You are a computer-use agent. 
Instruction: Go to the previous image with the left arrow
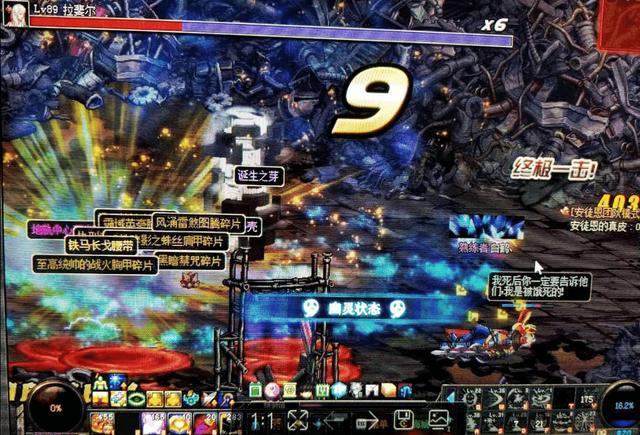click(333, 420)
